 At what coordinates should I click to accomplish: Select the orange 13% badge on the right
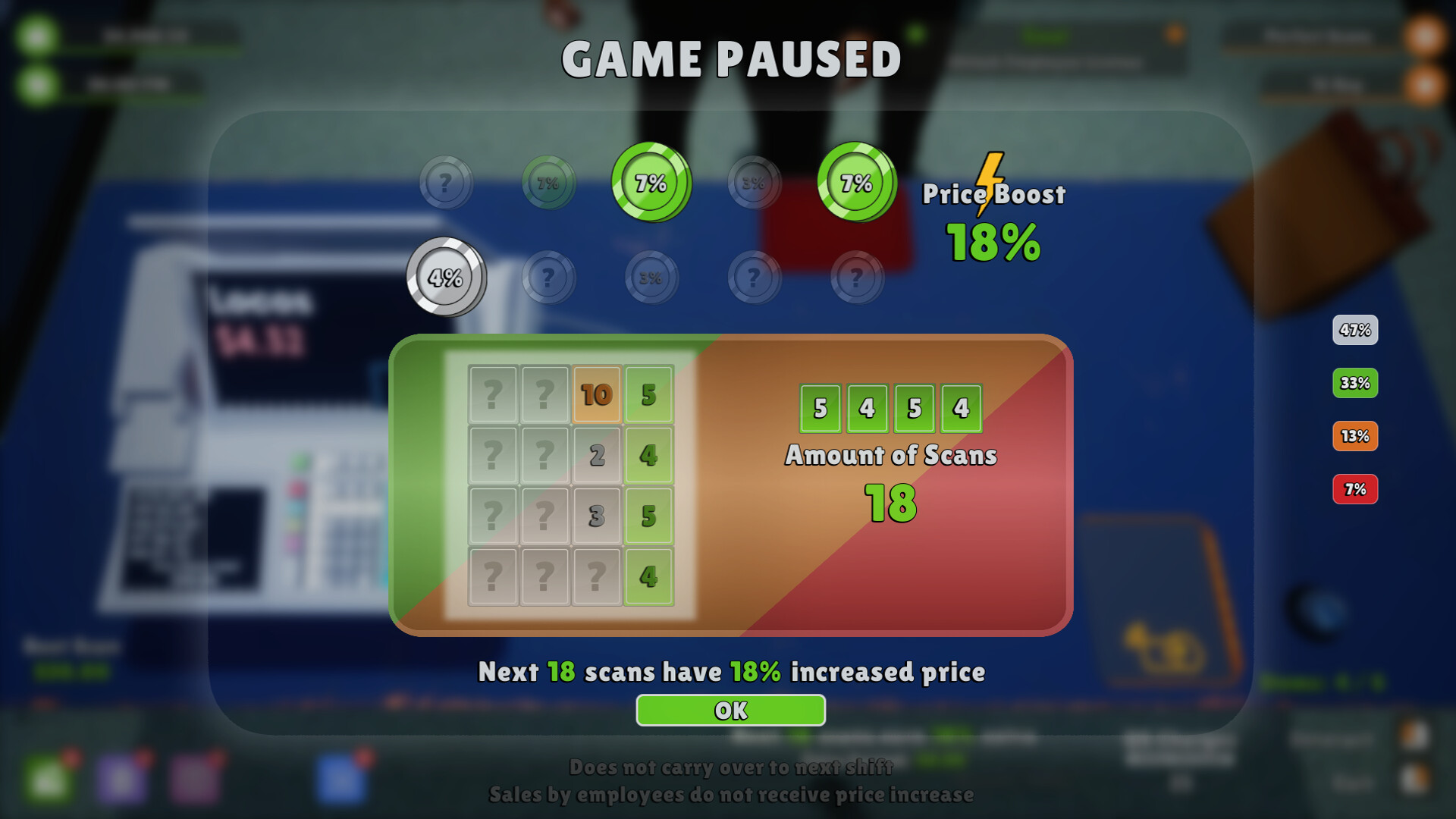[1355, 437]
